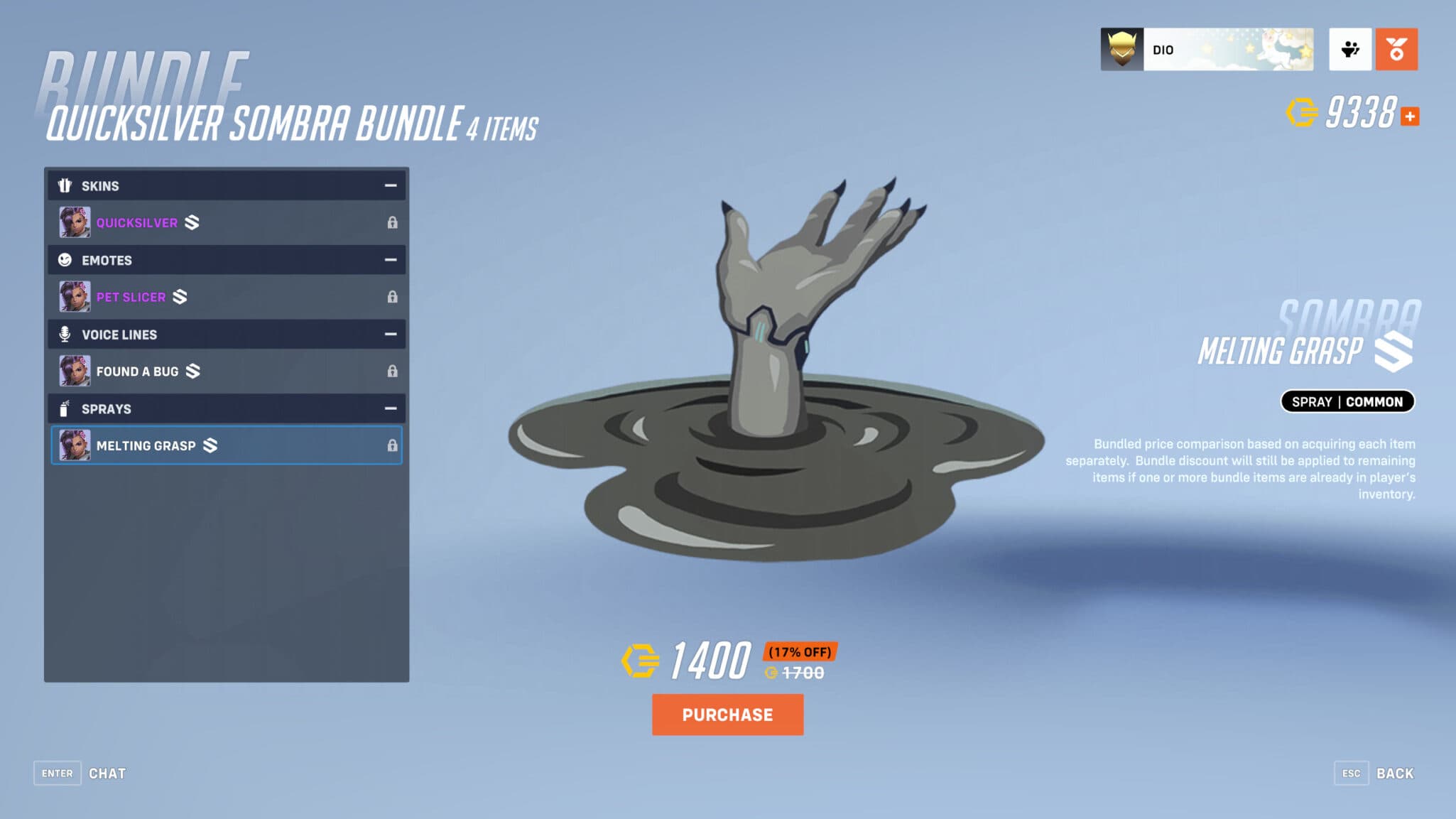Click the Emotes smiley icon

(x=65, y=260)
